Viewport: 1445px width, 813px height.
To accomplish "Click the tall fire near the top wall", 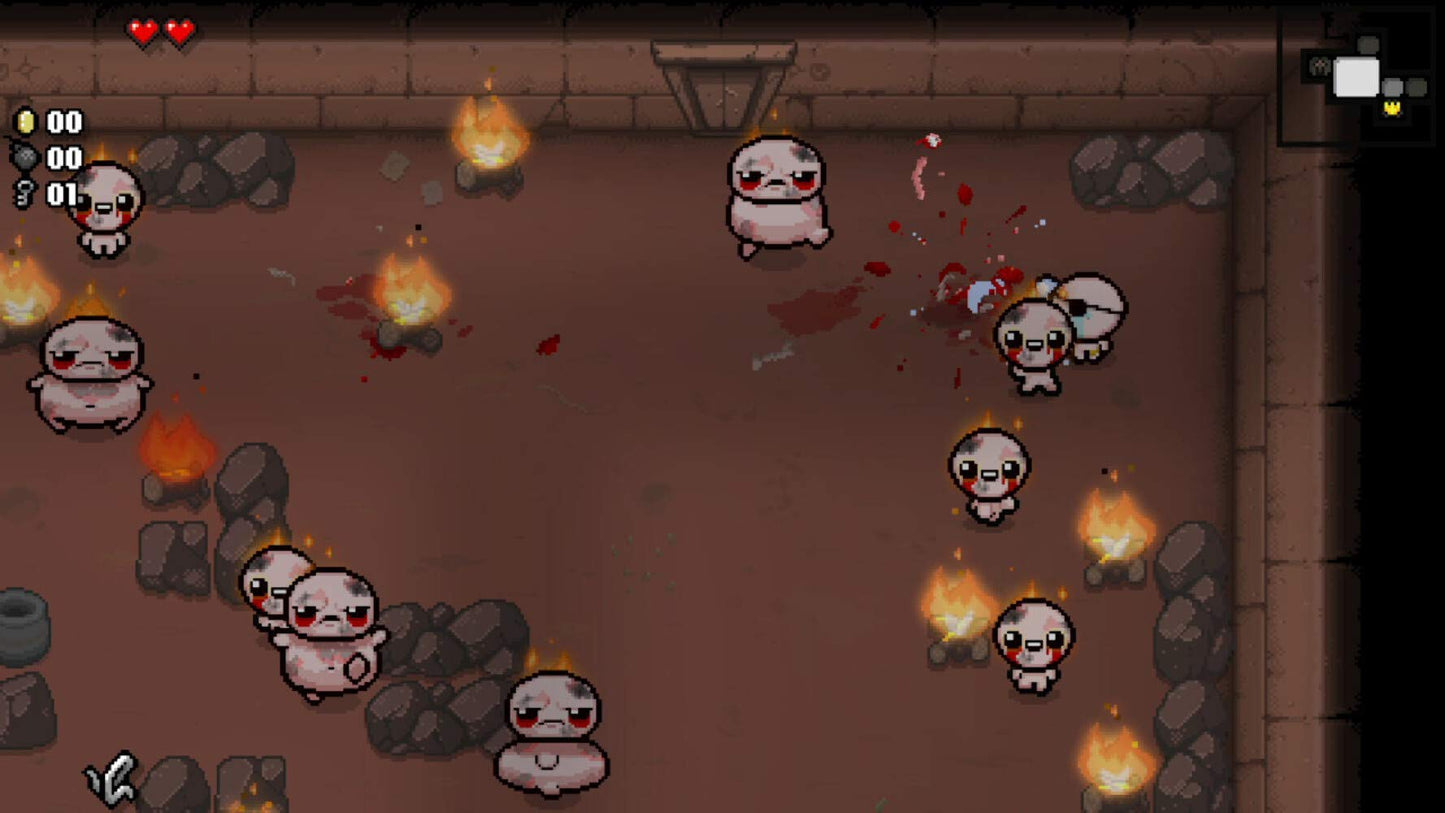I will click(x=490, y=135).
